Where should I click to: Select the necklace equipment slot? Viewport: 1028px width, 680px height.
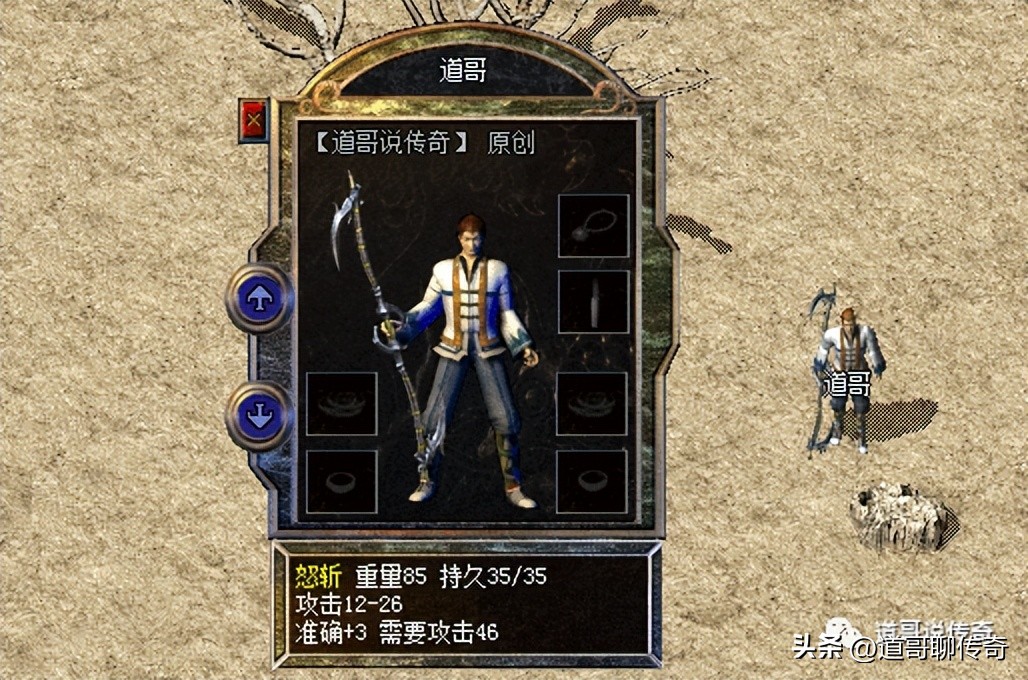593,226
